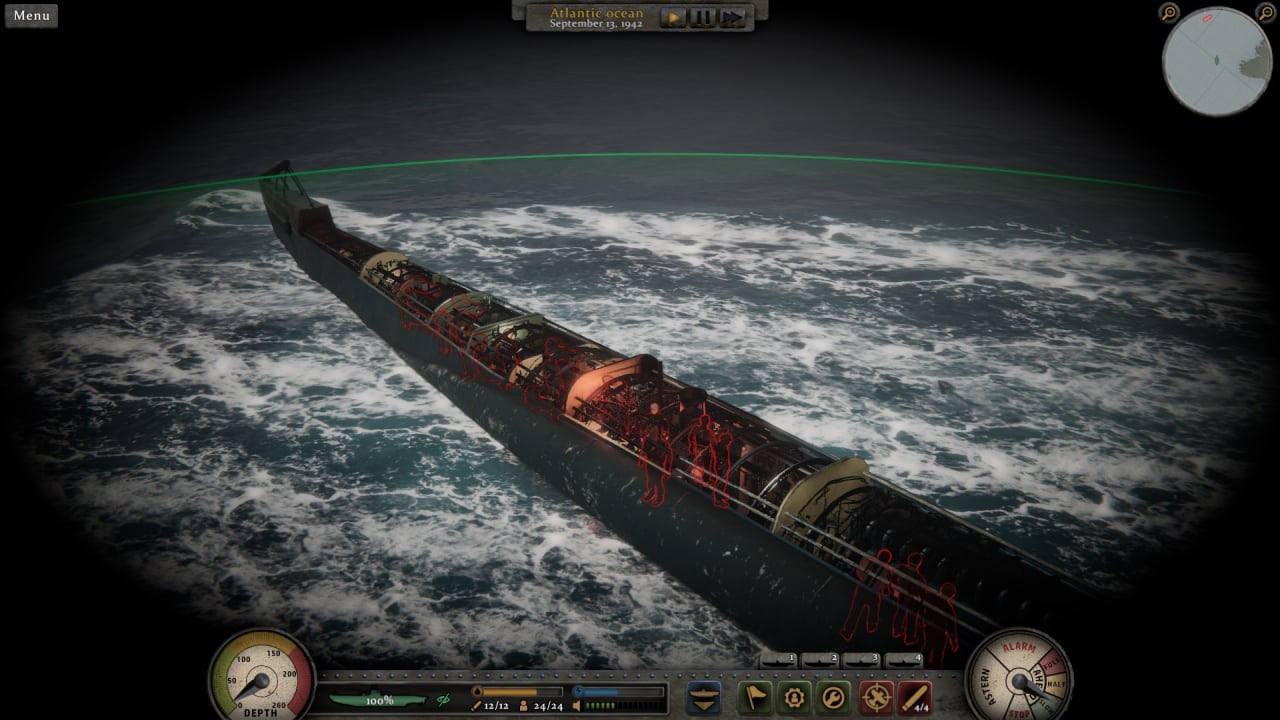Click the green silent-running icon
The height and width of the screenshot is (720, 1280).
tap(443, 700)
